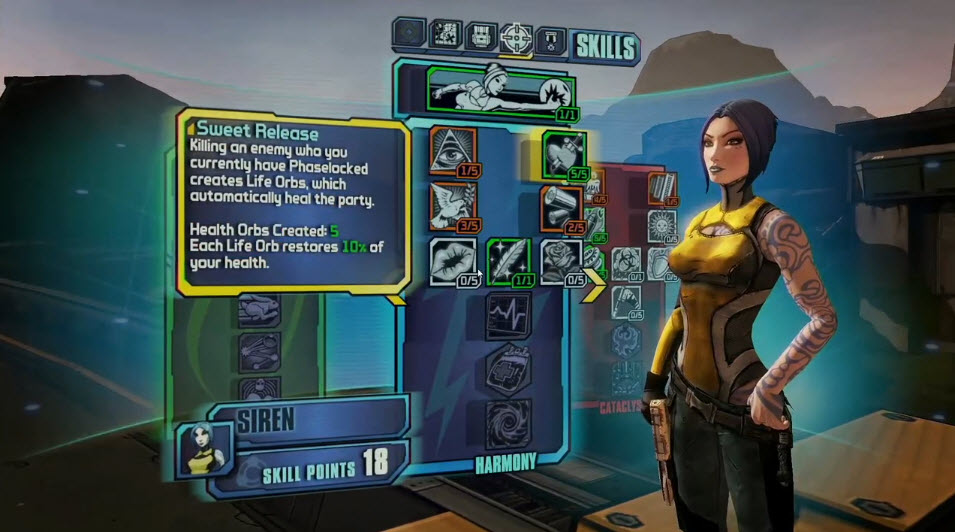
Task: Pick the bullet casings skill icon
Action: click(x=562, y=205)
